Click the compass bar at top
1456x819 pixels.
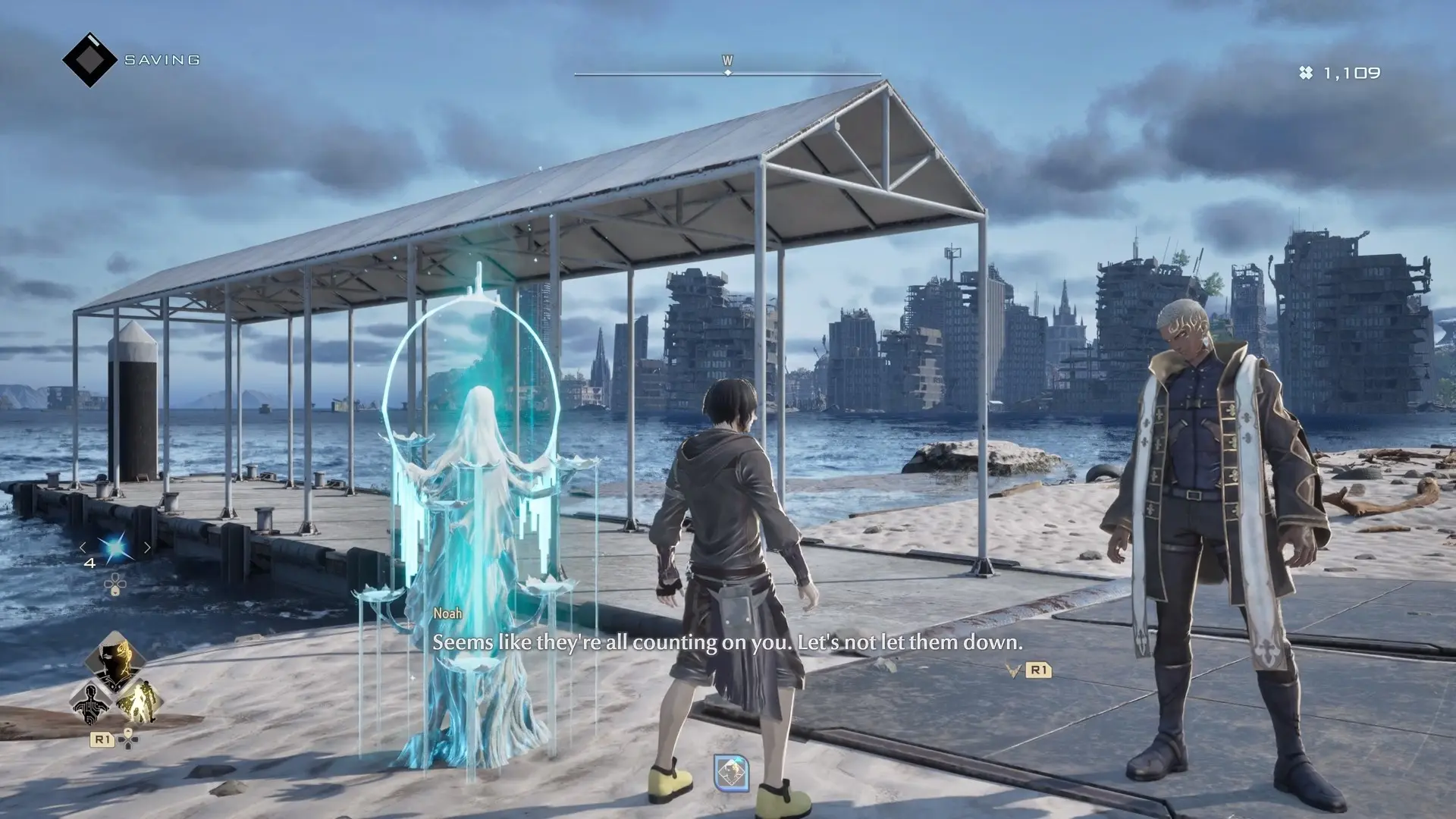(727, 74)
